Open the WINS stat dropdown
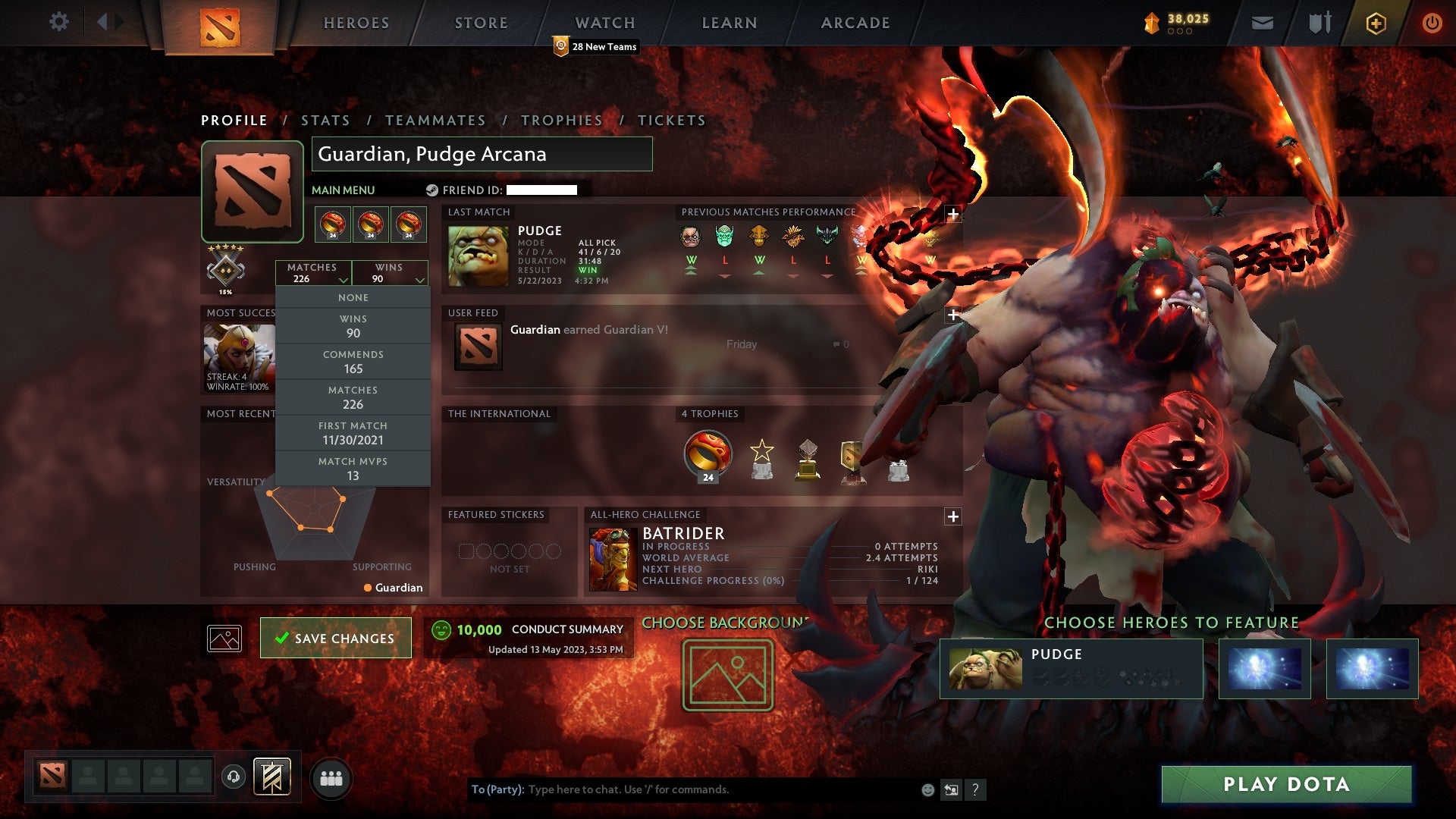Image resolution: width=1456 pixels, height=819 pixels. (x=390, y=273)
